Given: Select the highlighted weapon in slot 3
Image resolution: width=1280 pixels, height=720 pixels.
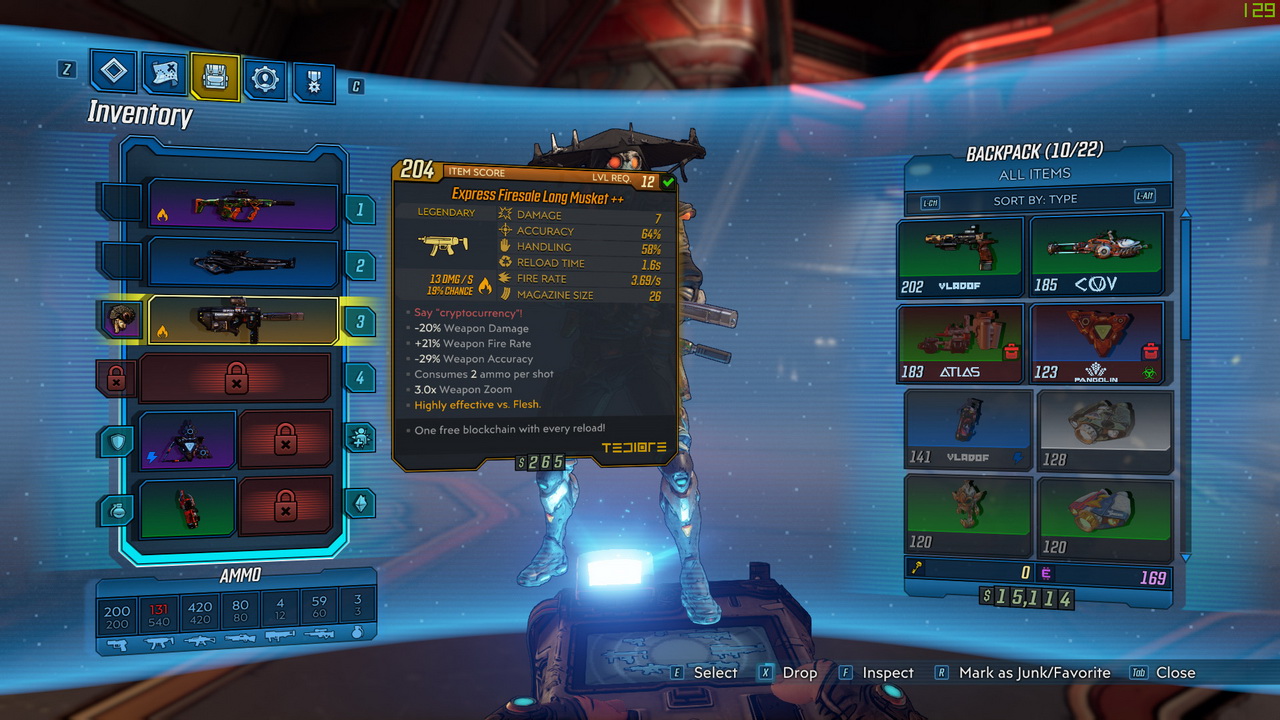Looking at the screenshot, I should coord(244,320).
